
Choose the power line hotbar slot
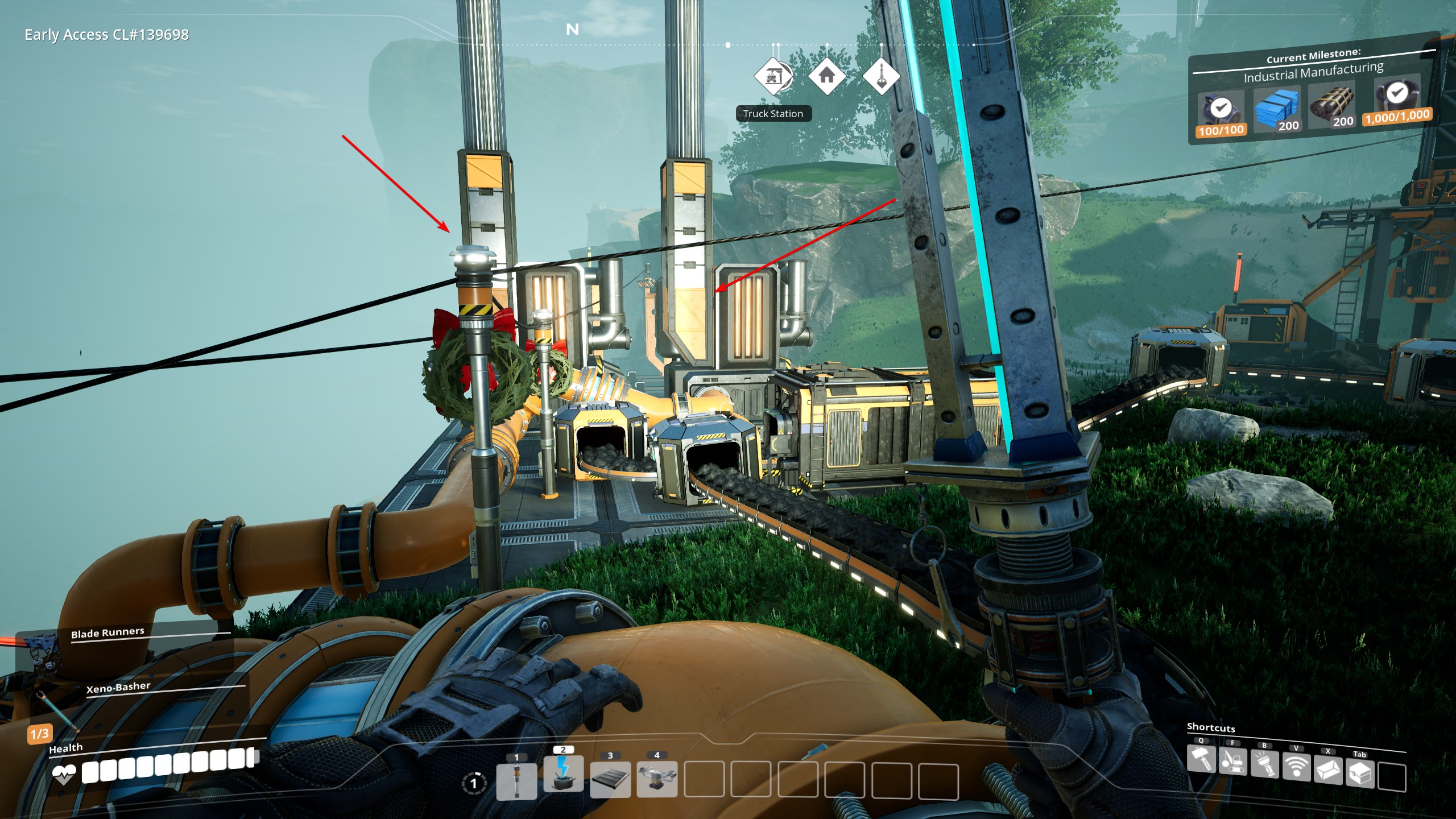(x=563, y=775)
